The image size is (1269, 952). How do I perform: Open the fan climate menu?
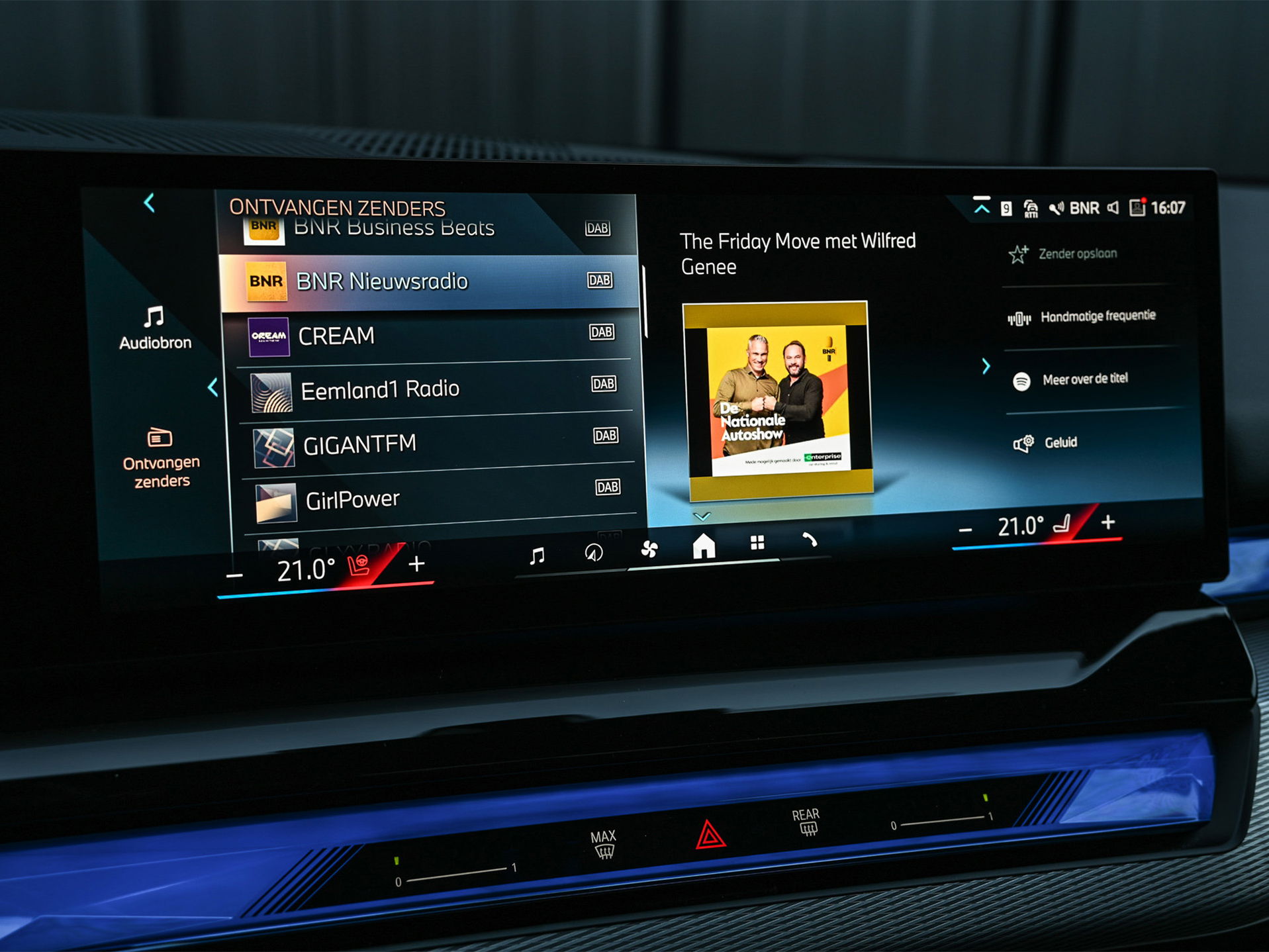click(x=649, y=549)
